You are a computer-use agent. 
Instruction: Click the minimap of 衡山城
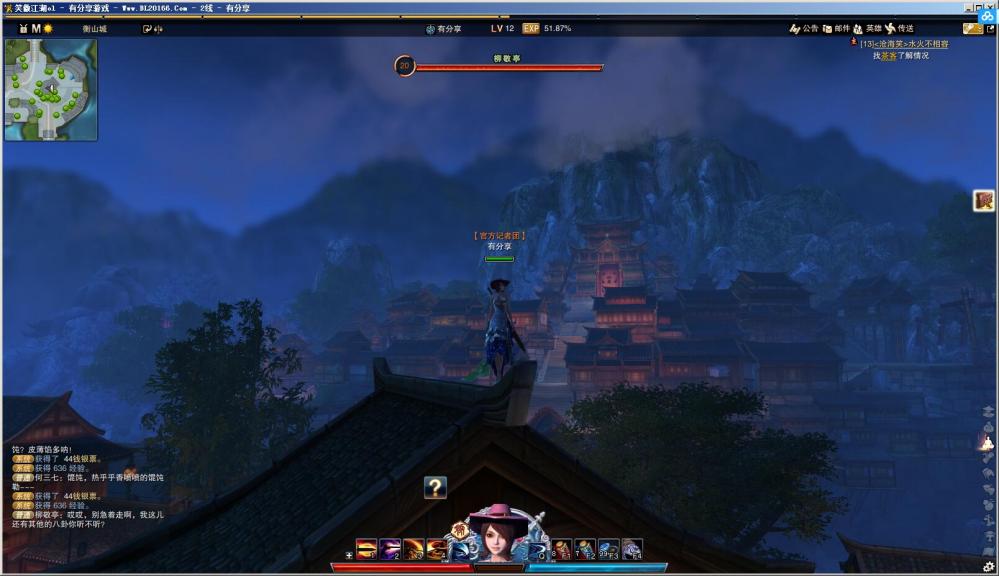pyautogui.click(x=51, y=89)
